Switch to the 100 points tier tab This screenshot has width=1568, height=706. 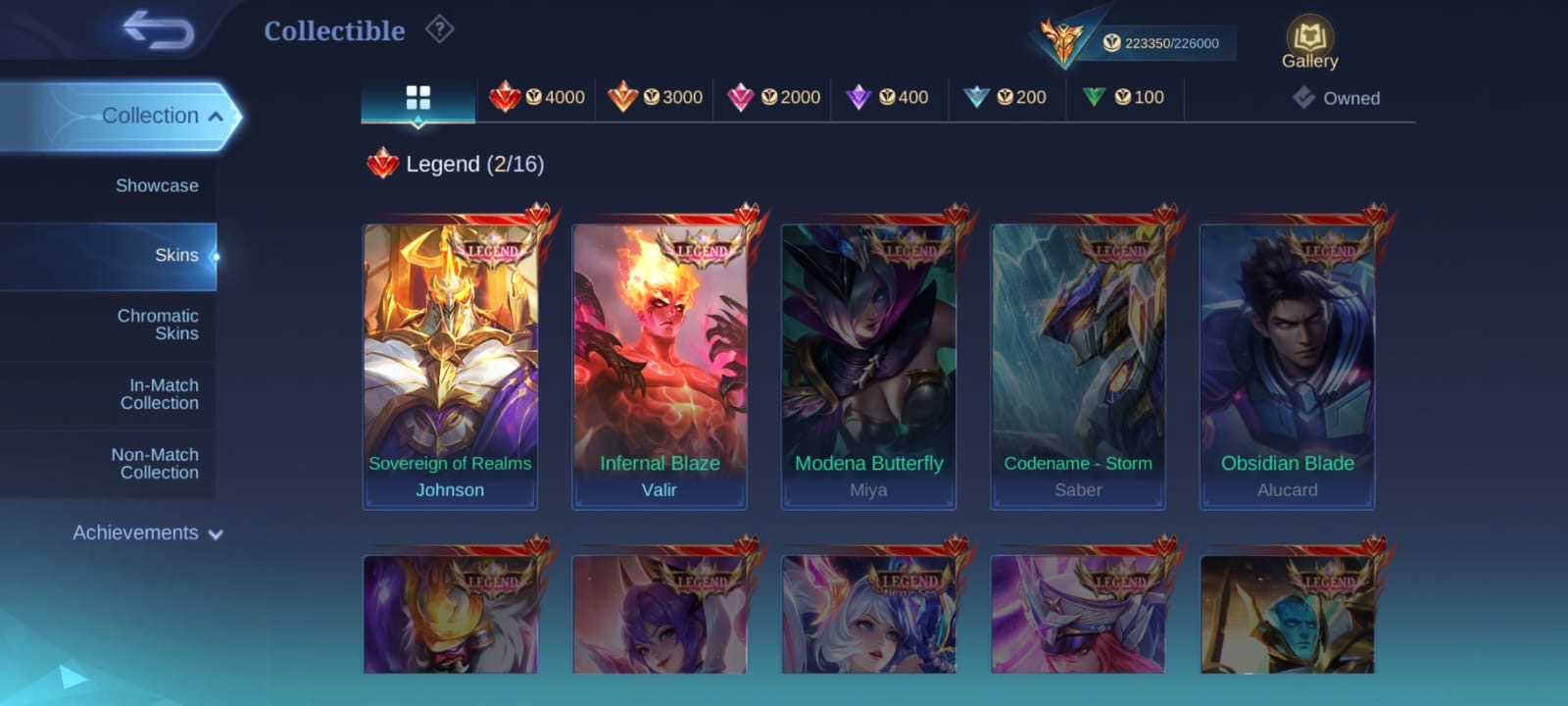1124,97
